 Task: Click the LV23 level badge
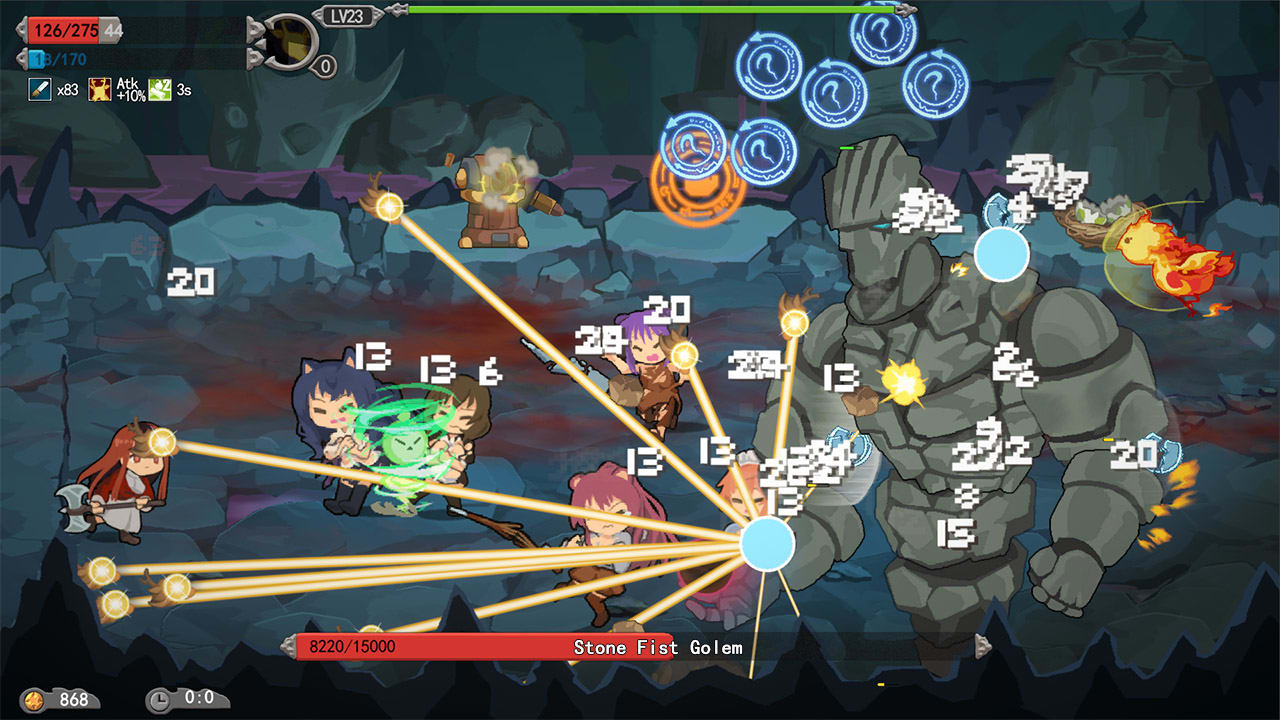coord(347,16)
